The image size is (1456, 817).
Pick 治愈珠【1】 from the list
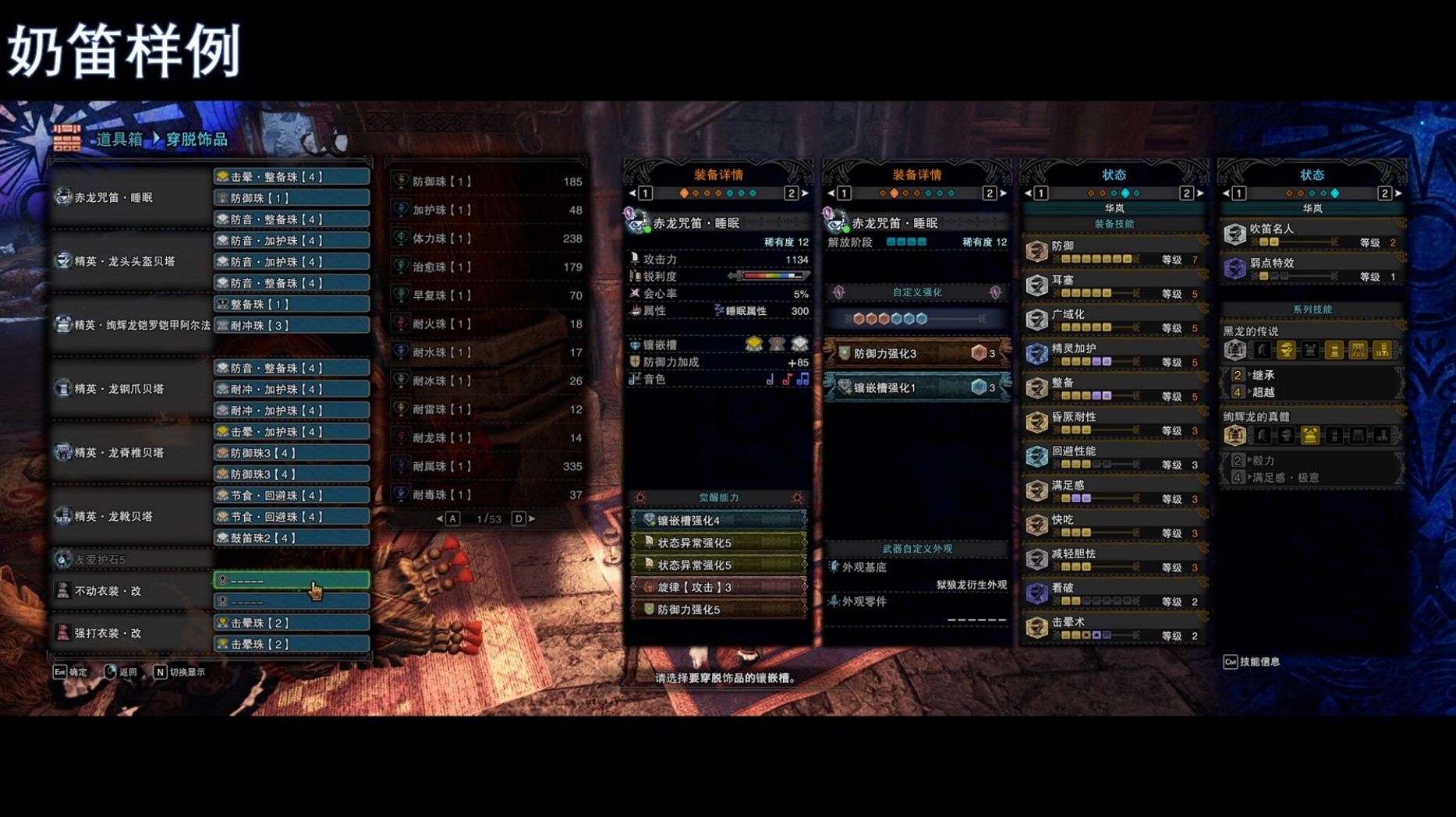487,267
